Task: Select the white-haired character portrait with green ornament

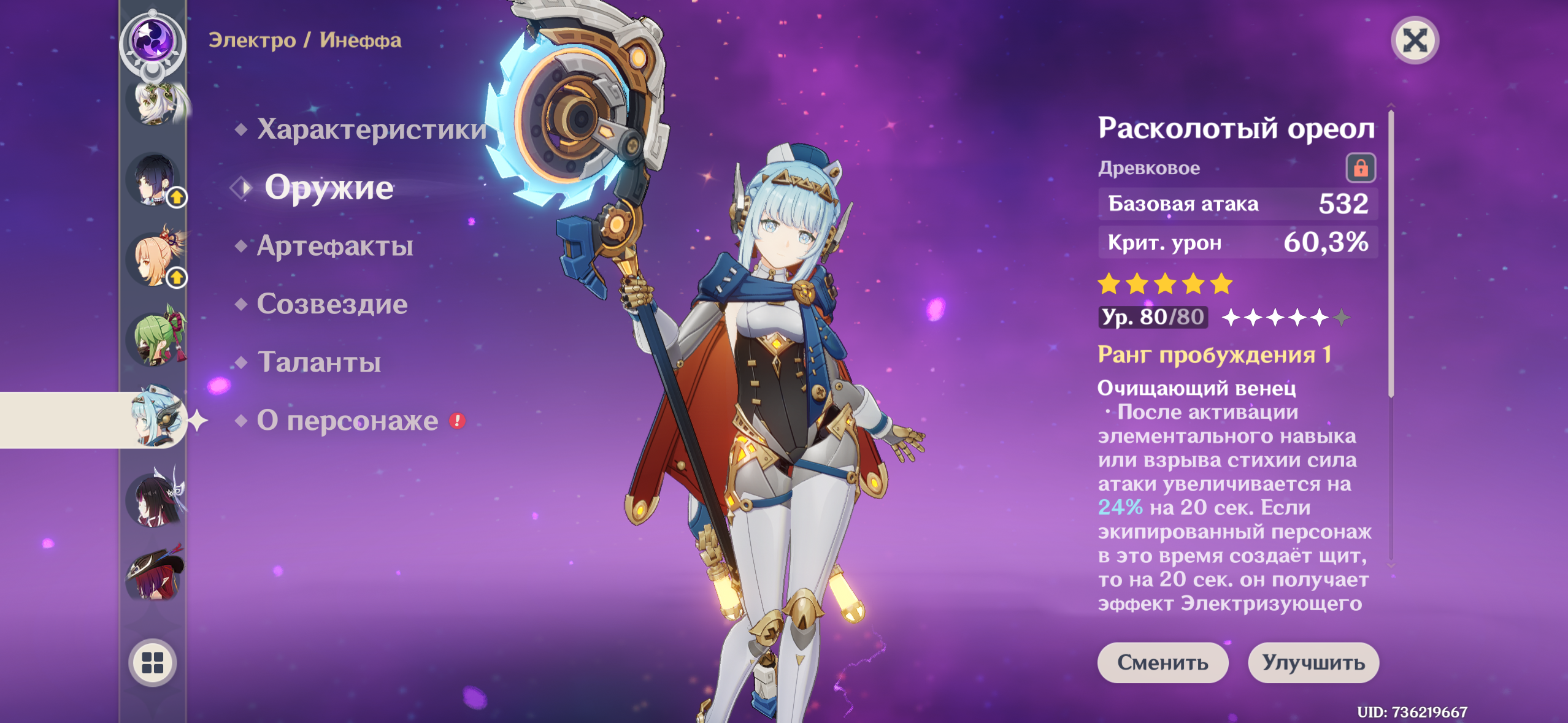Action: (155, 103)
